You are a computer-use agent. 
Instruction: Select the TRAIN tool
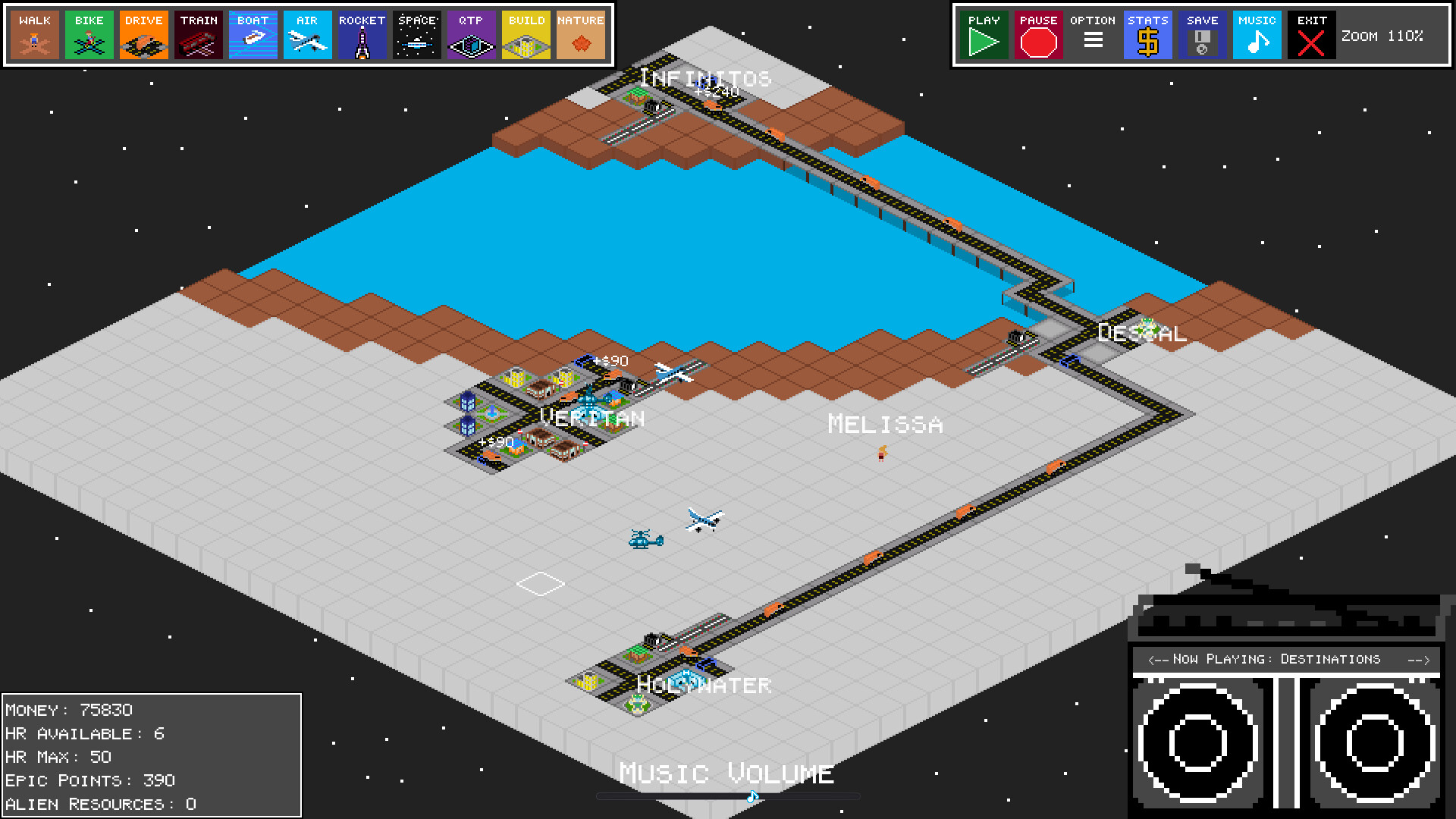tap(198, 34)
